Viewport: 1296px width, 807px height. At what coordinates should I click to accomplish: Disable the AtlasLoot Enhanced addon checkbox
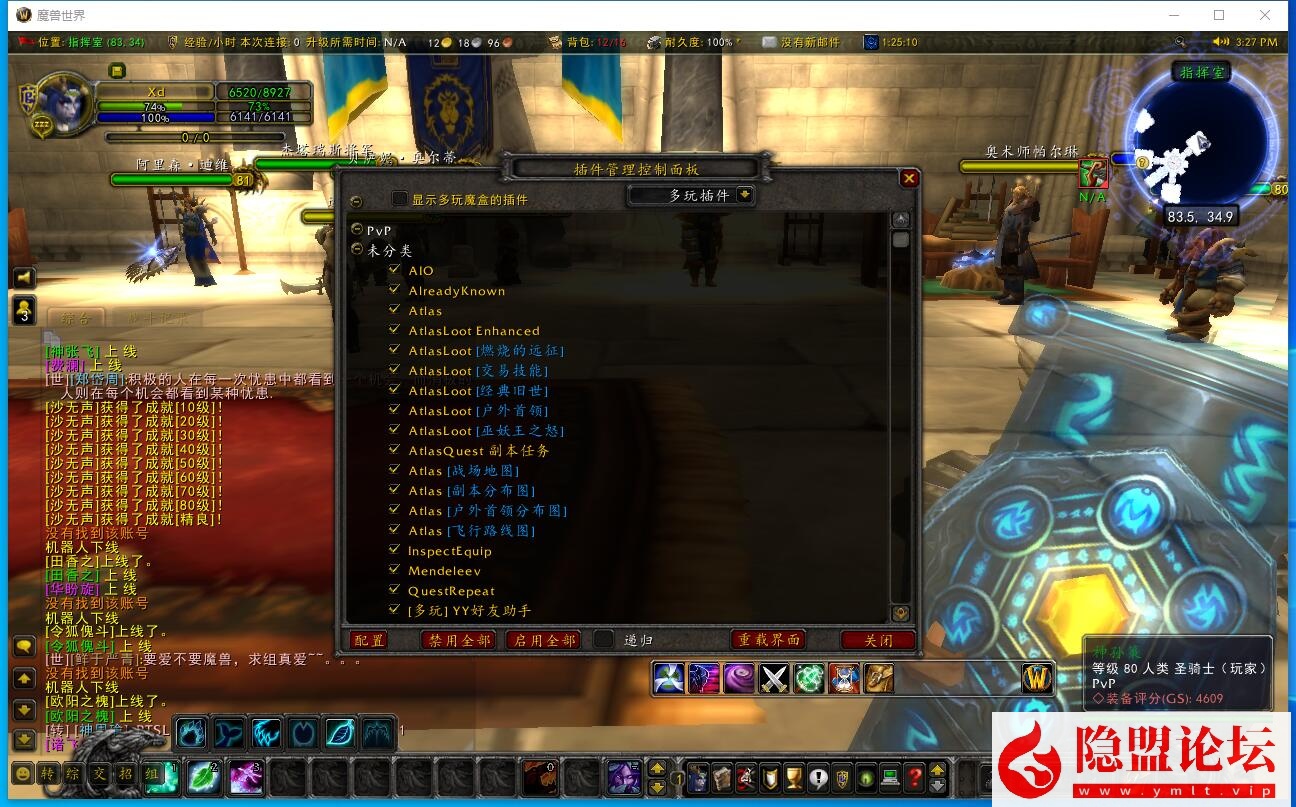pyautogui.click(x=394, y=330)
